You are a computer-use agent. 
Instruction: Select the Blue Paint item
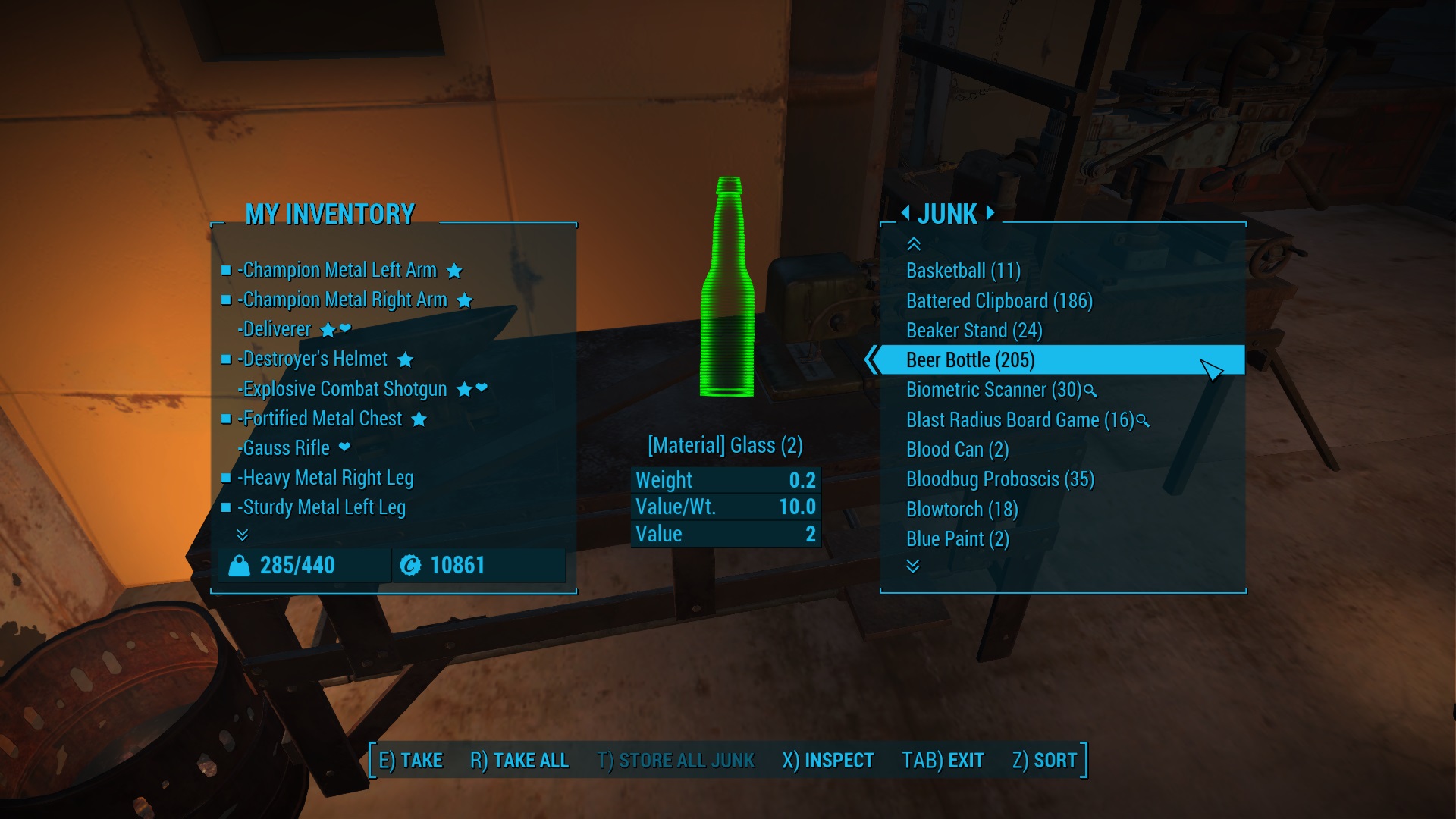click(957, 539)
